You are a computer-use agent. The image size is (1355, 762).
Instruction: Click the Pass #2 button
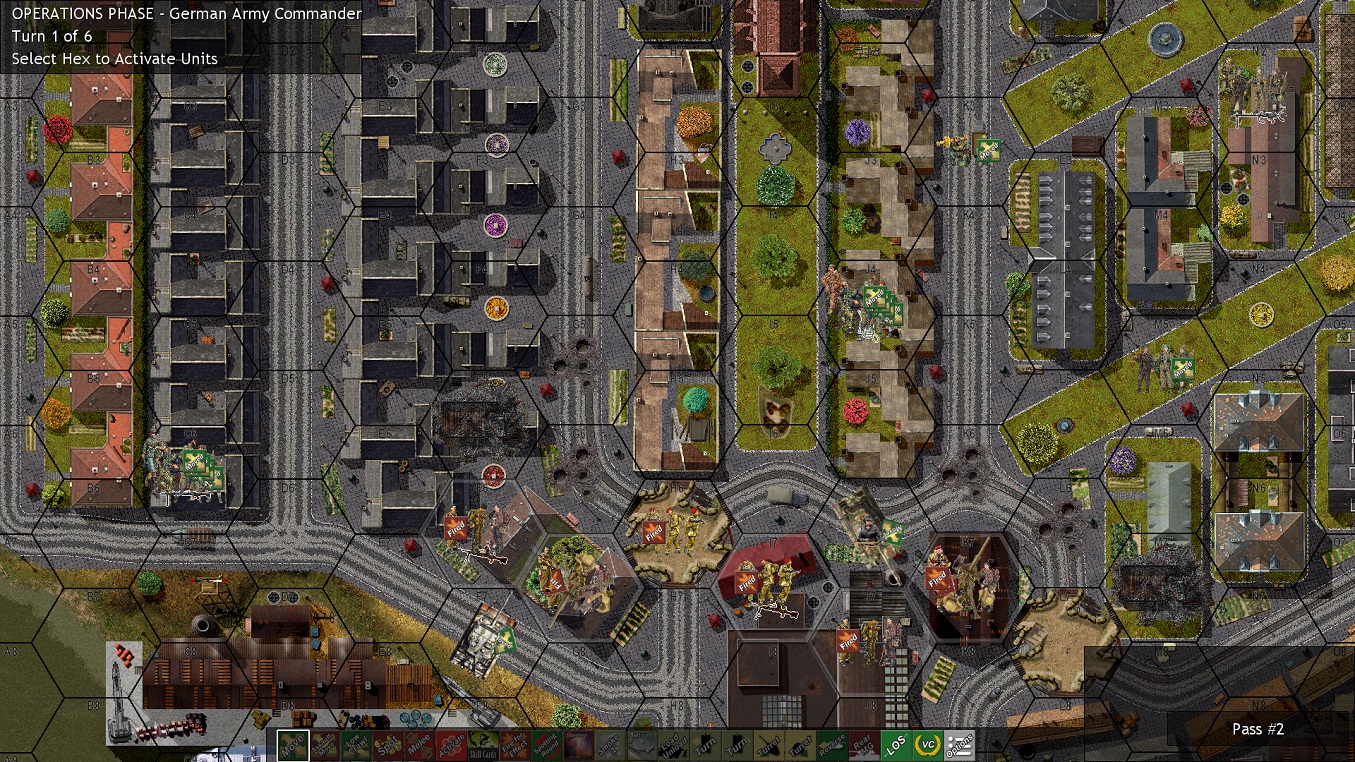tap(1257, 729)
